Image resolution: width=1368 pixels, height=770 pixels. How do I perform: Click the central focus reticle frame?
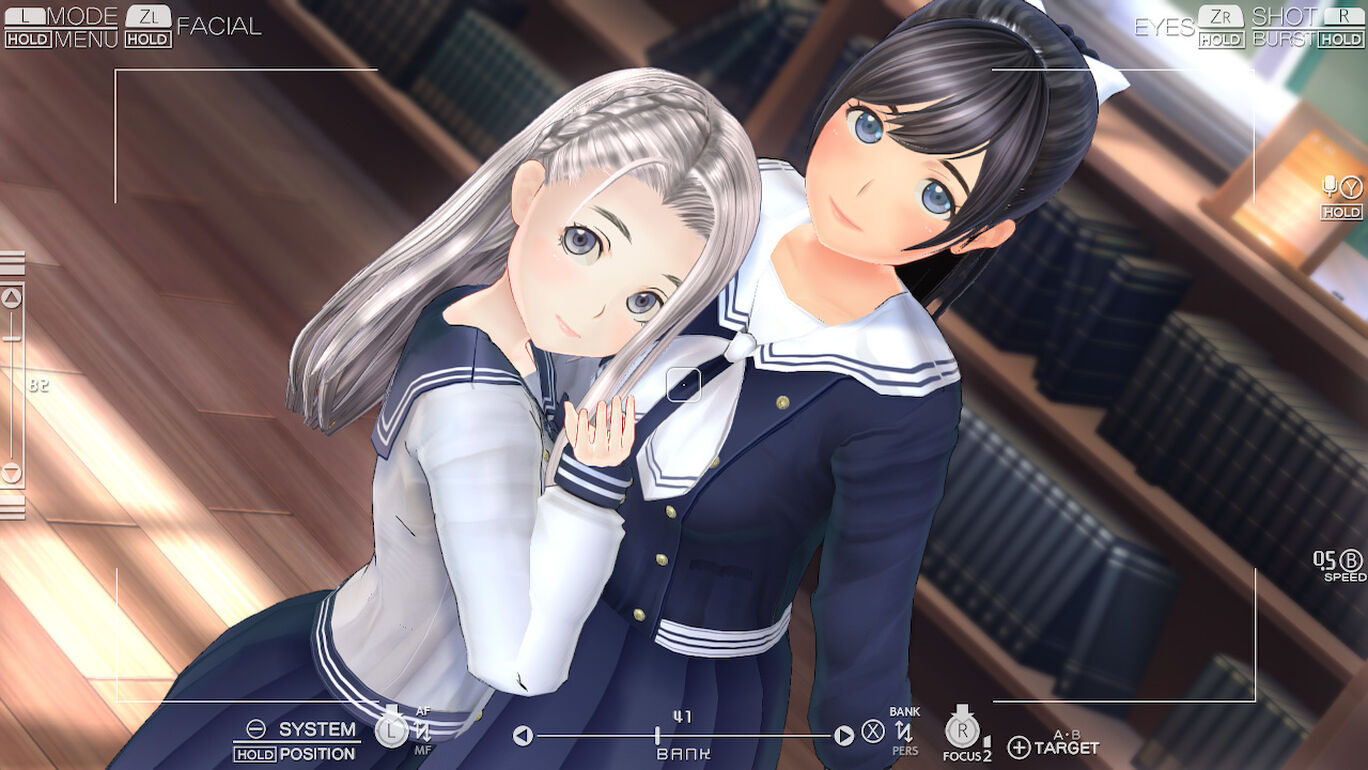(685, 385)
